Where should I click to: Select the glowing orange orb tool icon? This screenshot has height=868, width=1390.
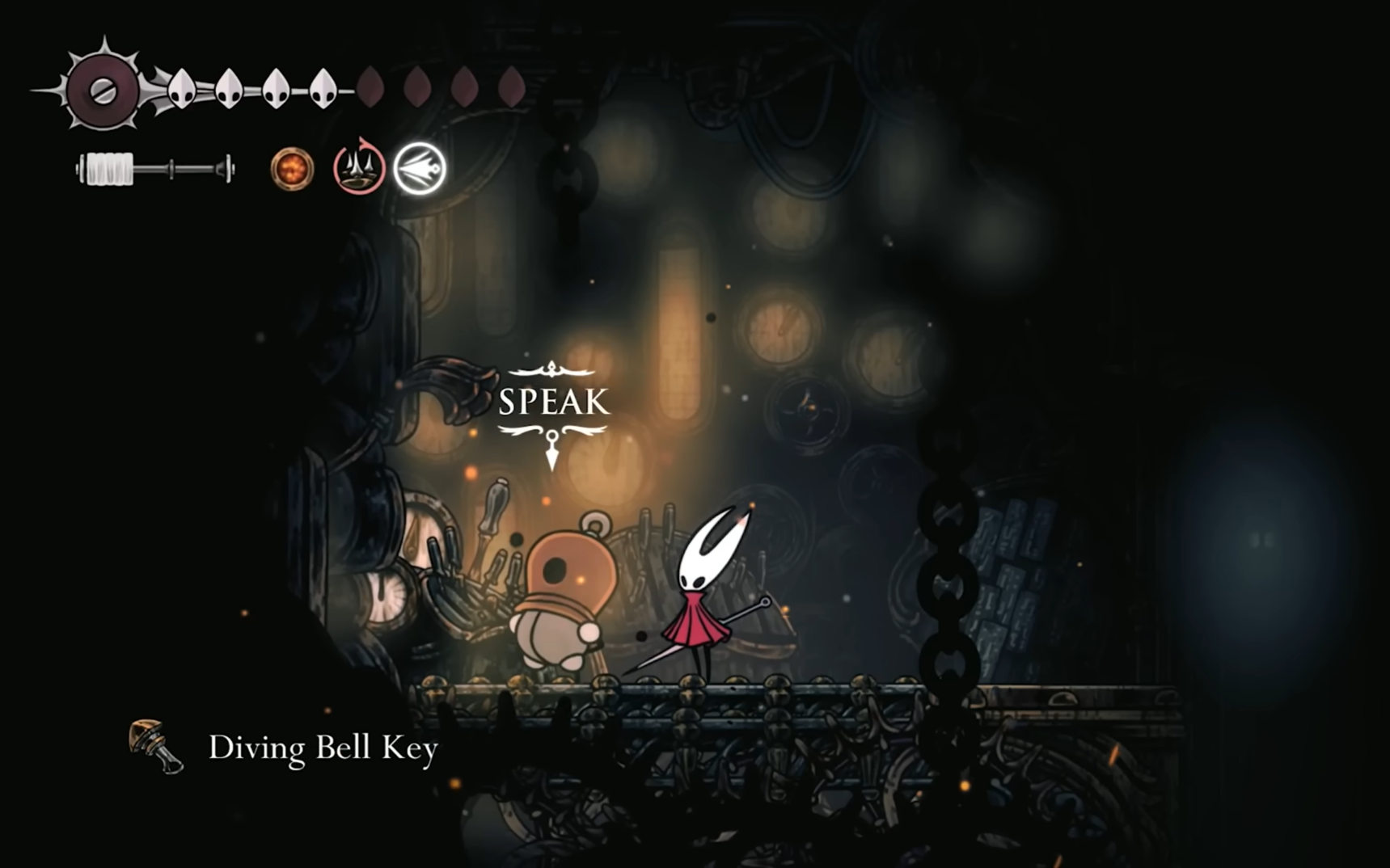coord(292,169)
